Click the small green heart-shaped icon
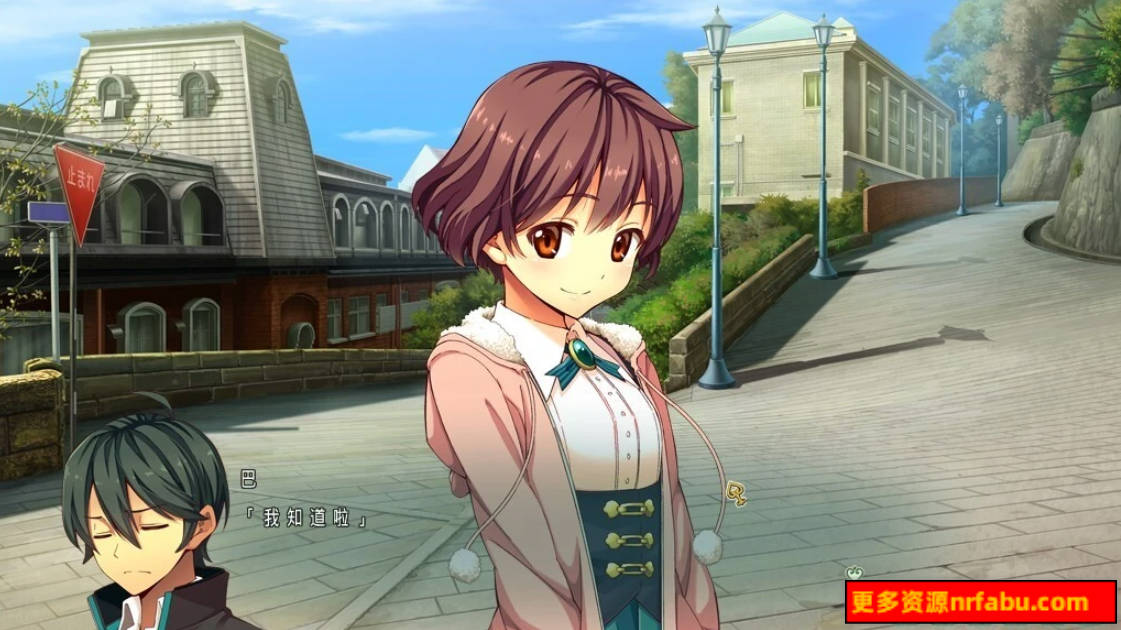This screenshot has width=1121, height=630. [x=853, y=573]
